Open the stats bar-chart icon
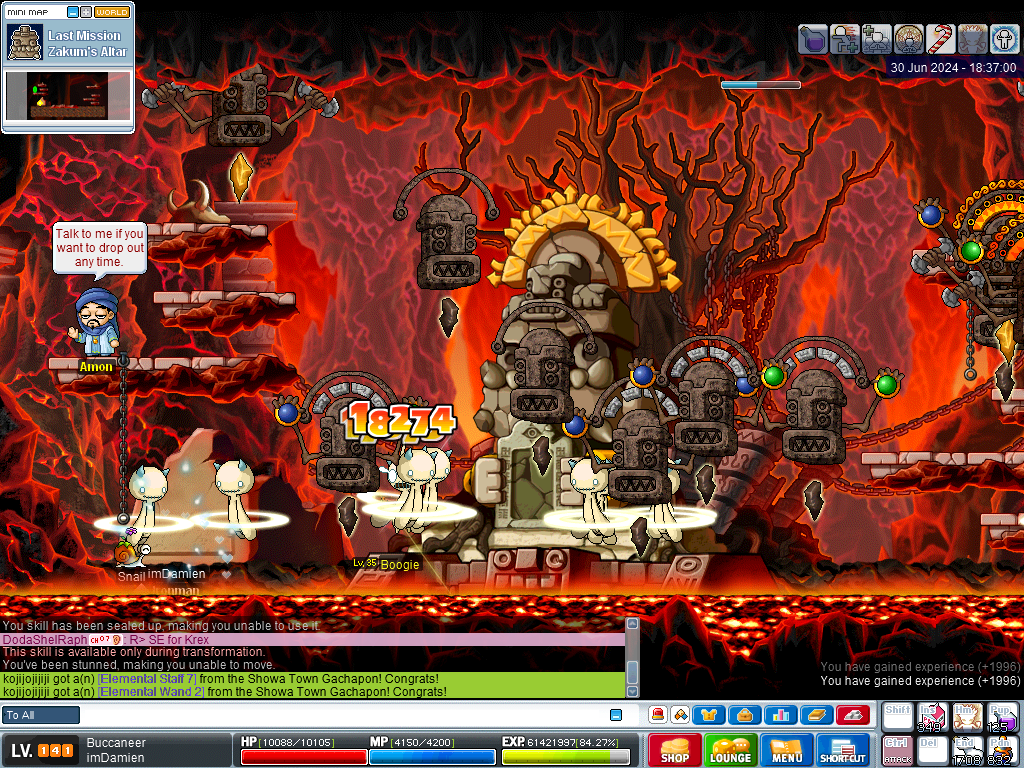 780,715
